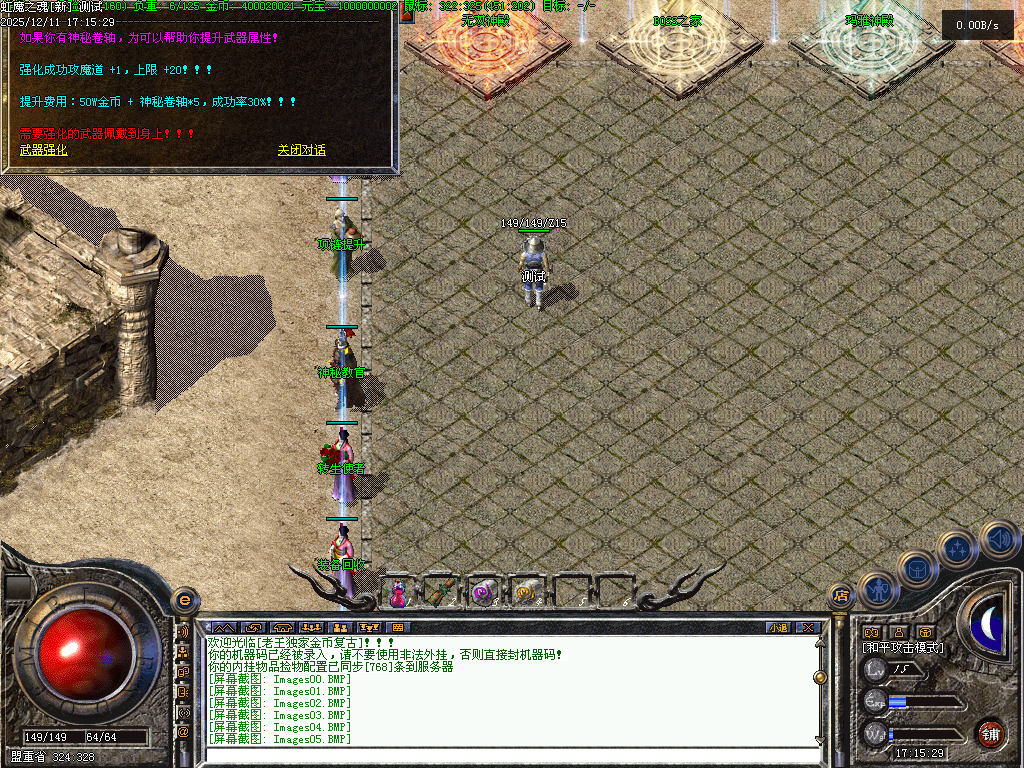Viewport: 1024px width, 768px height.
Task: Open the mountain map icon on chat toolbar
Action: [223, 628]
